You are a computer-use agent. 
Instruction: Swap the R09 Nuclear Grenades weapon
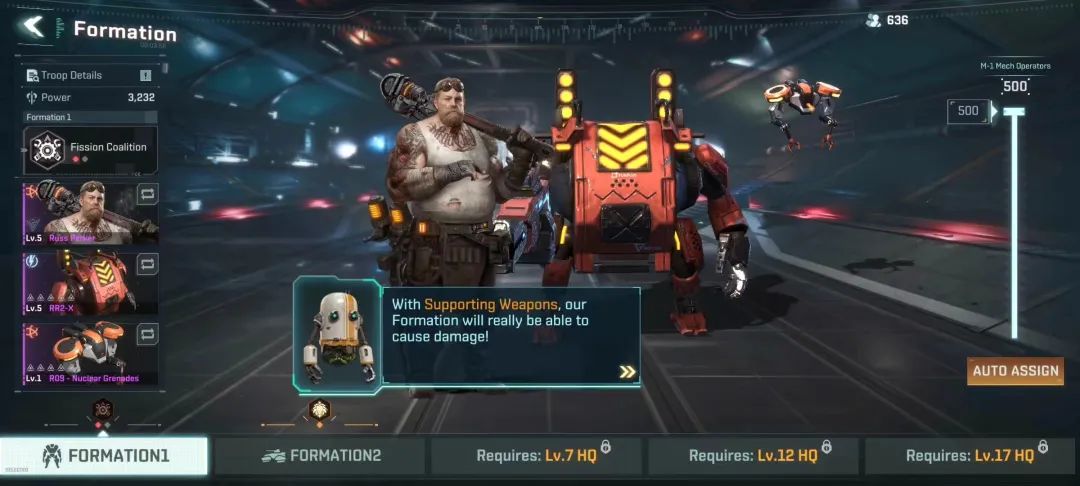pyautogui.click(x=147, y=334)
